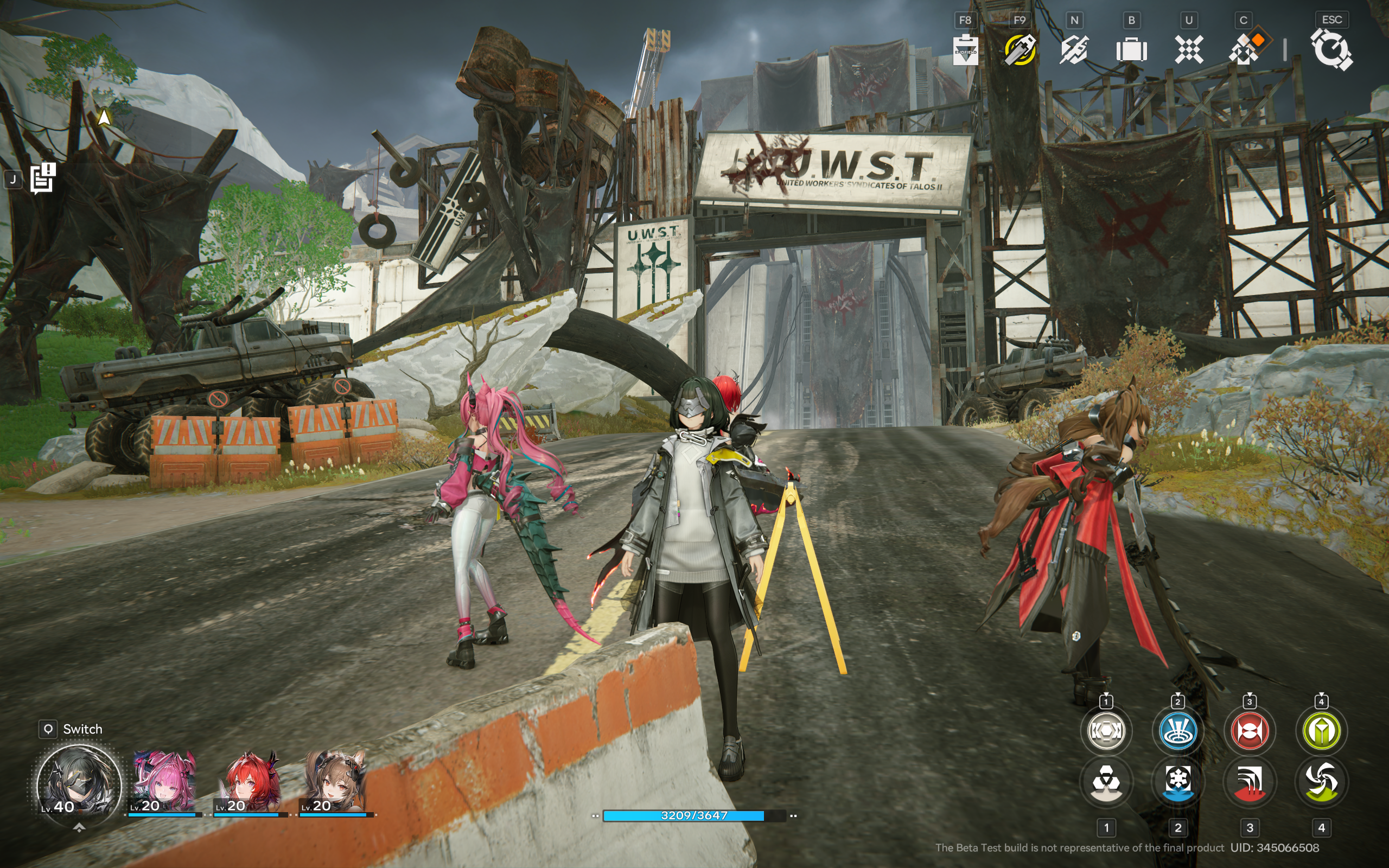Click the yellow circled bullet icon
1389x868 pixels.
click(x=1020, y=50)
